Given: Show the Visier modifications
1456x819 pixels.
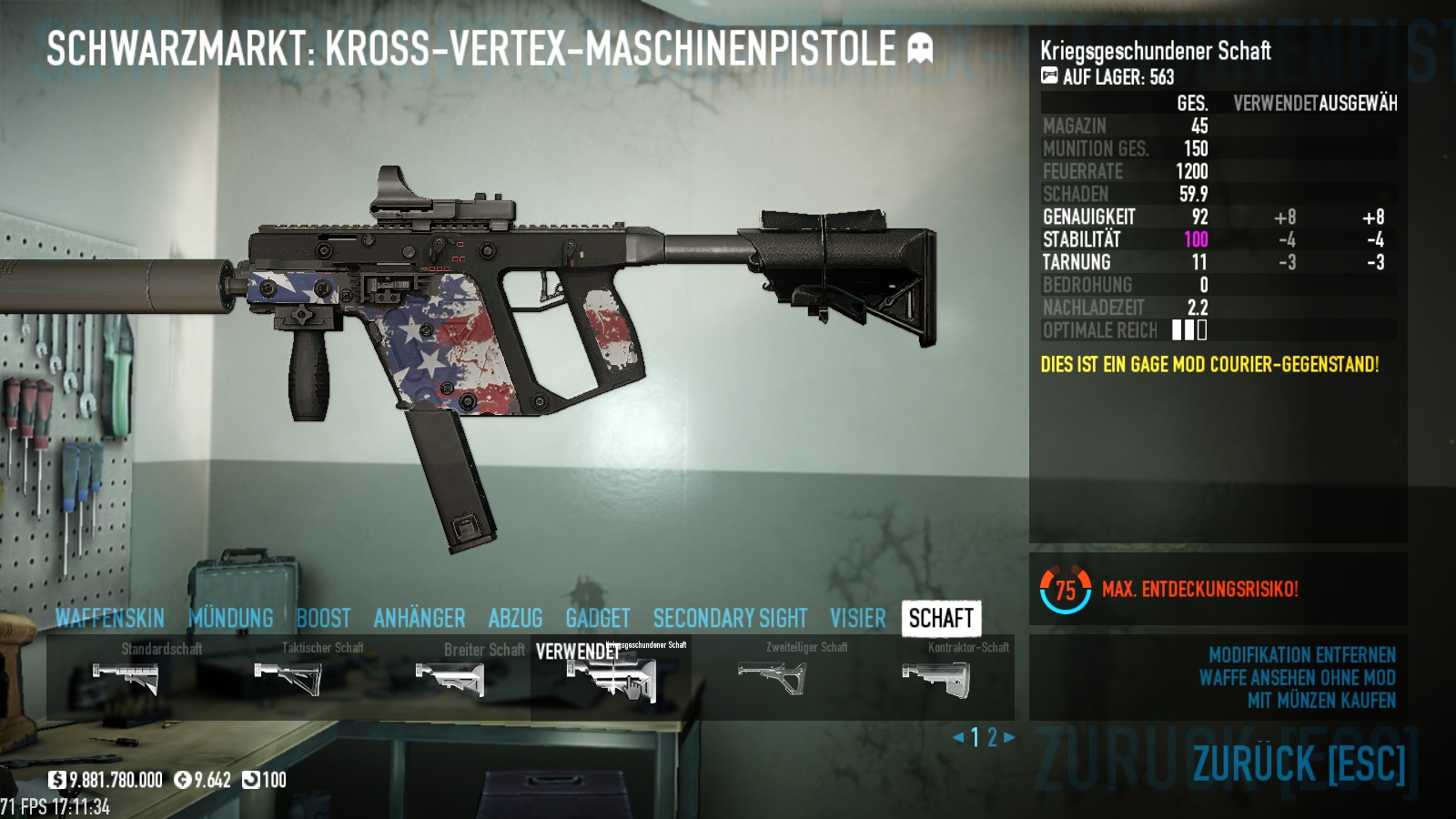Looking at the screenshot, I should (x=857, y=619).
